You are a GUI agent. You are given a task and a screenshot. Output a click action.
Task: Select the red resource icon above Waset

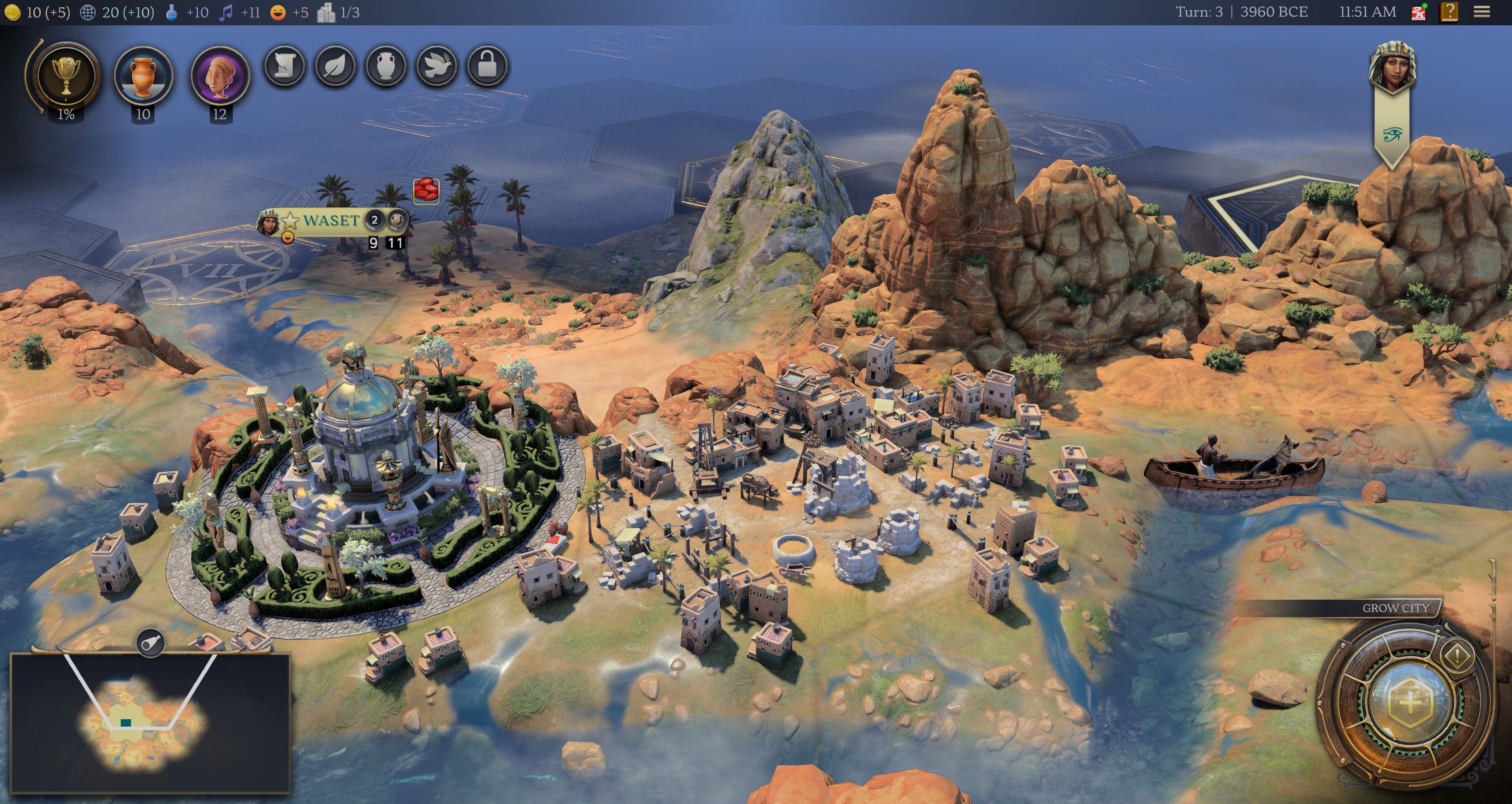pyautogui.click(x=426, y=191)
